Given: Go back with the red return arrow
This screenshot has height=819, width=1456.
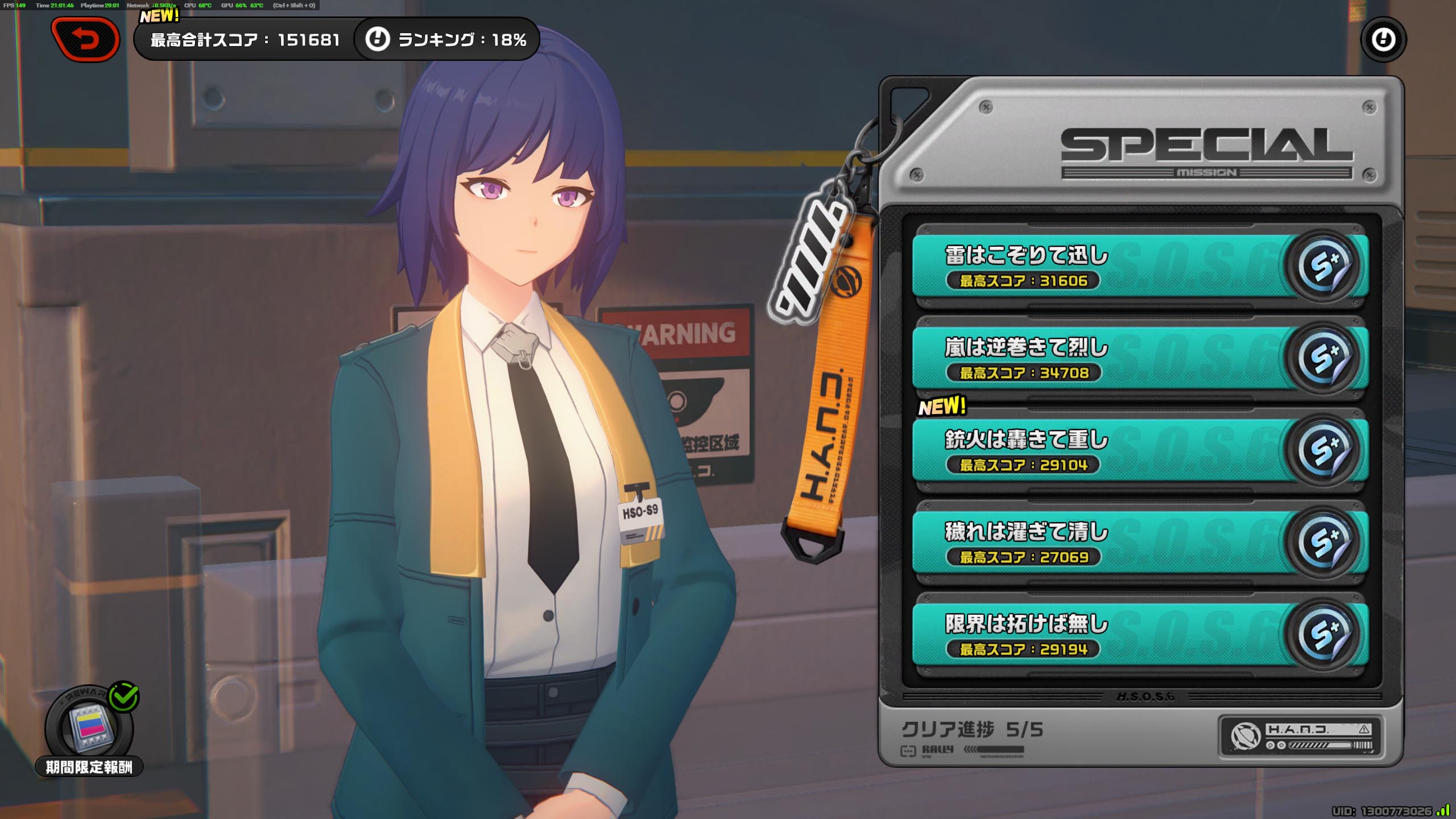Looking at the screenshot, I should click(85, 39).
